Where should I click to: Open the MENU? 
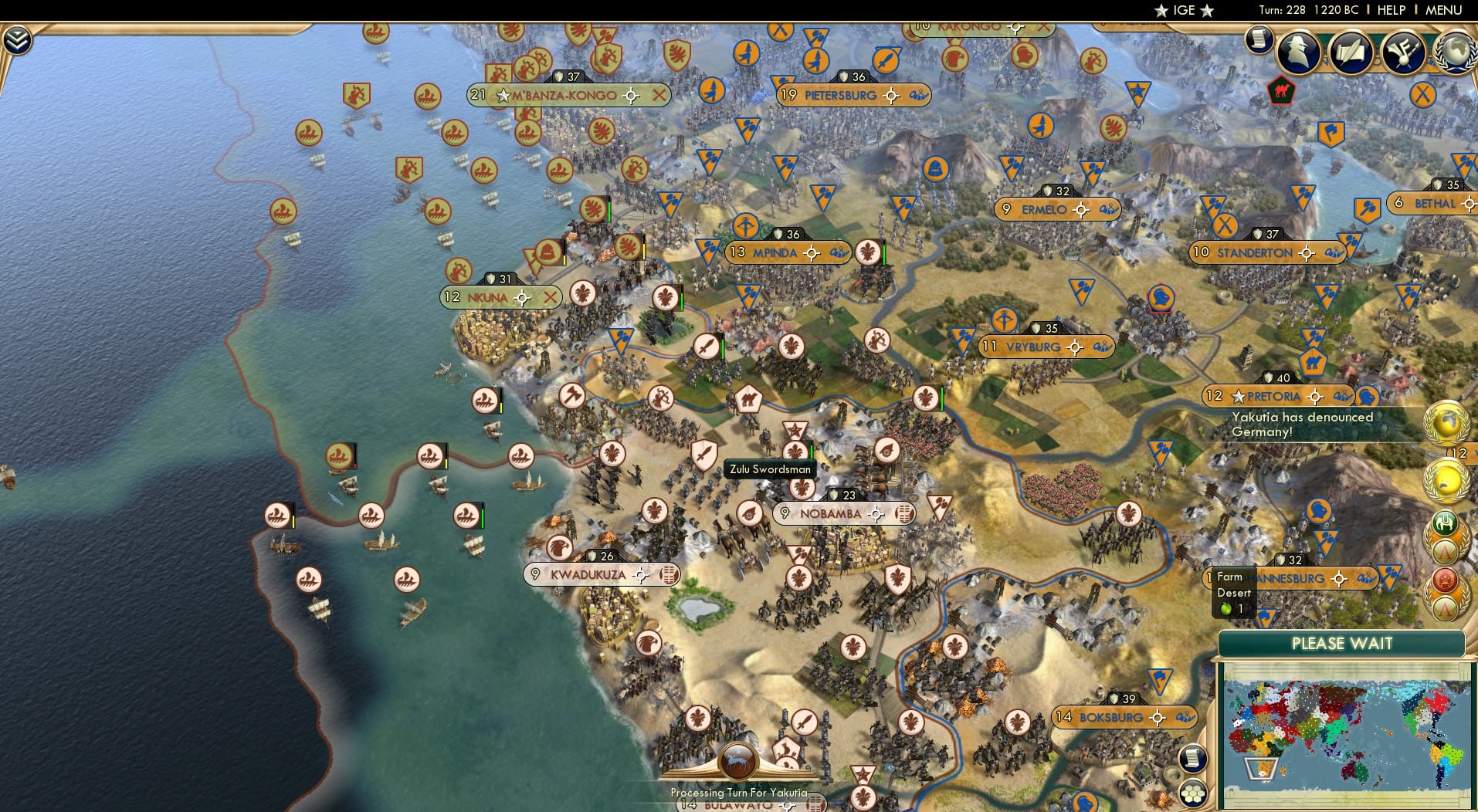coord(1446,10)
